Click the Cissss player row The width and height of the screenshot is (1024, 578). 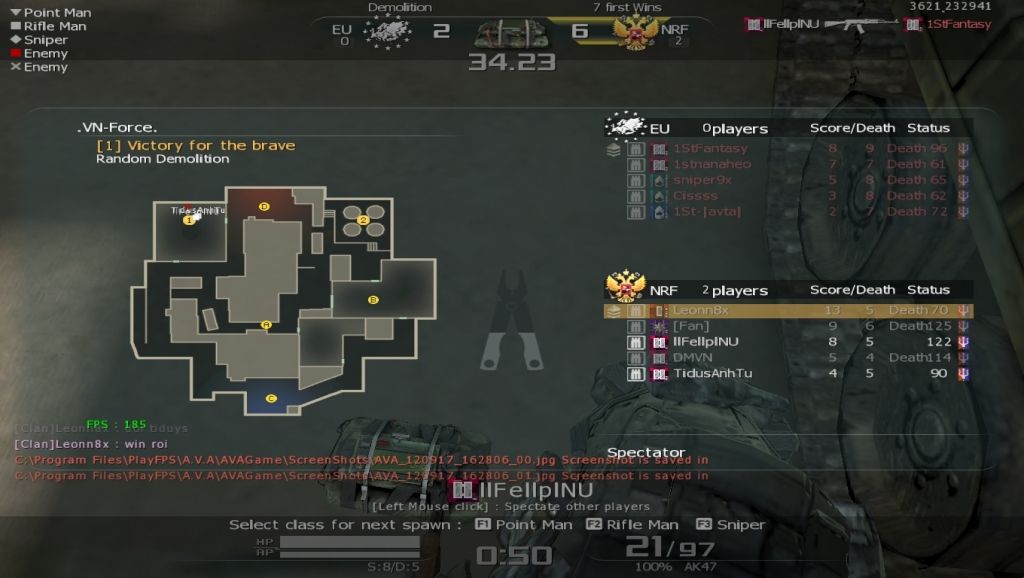695,196
